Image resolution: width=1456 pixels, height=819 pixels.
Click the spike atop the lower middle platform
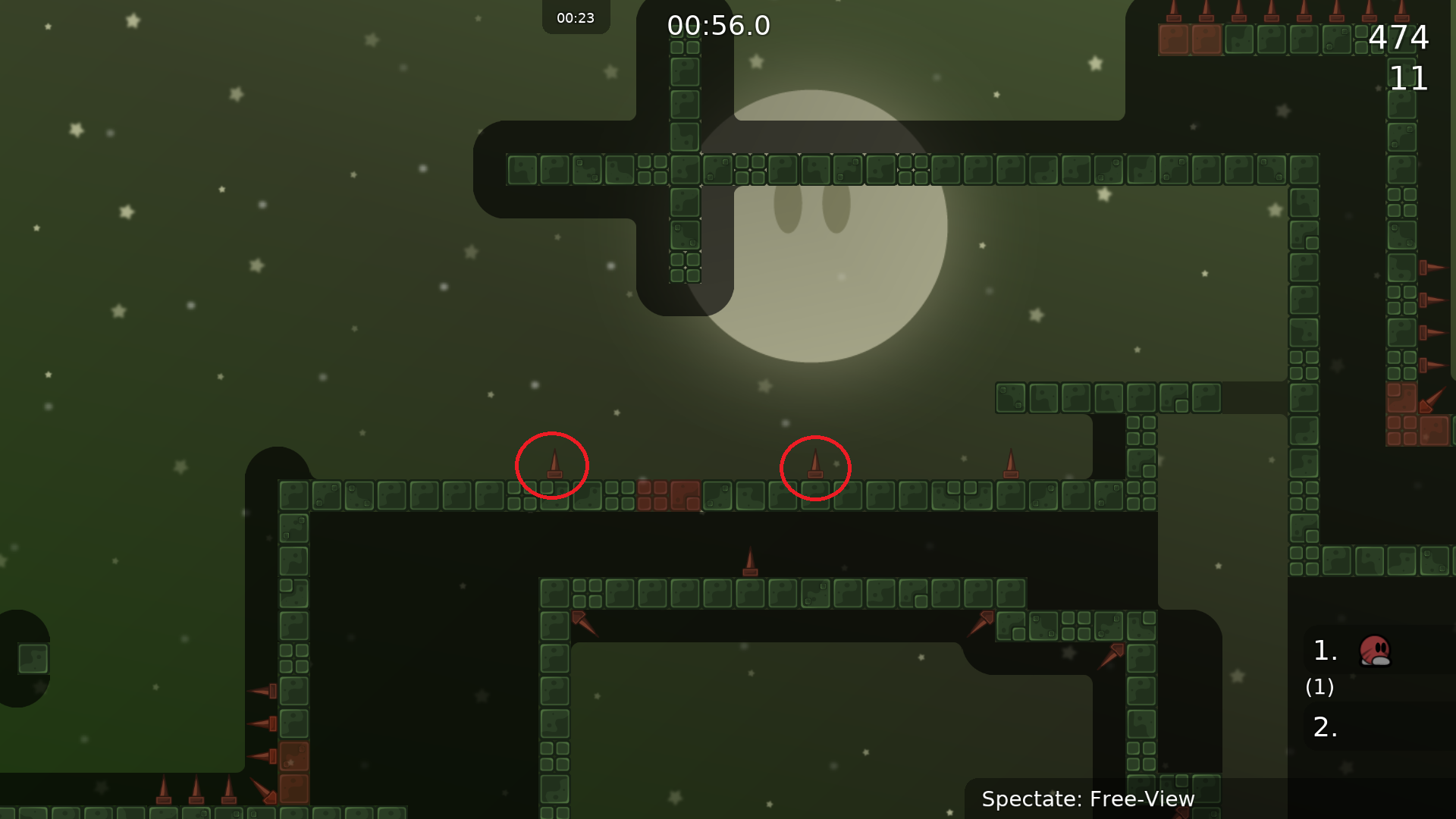click(x=751, y=561)
